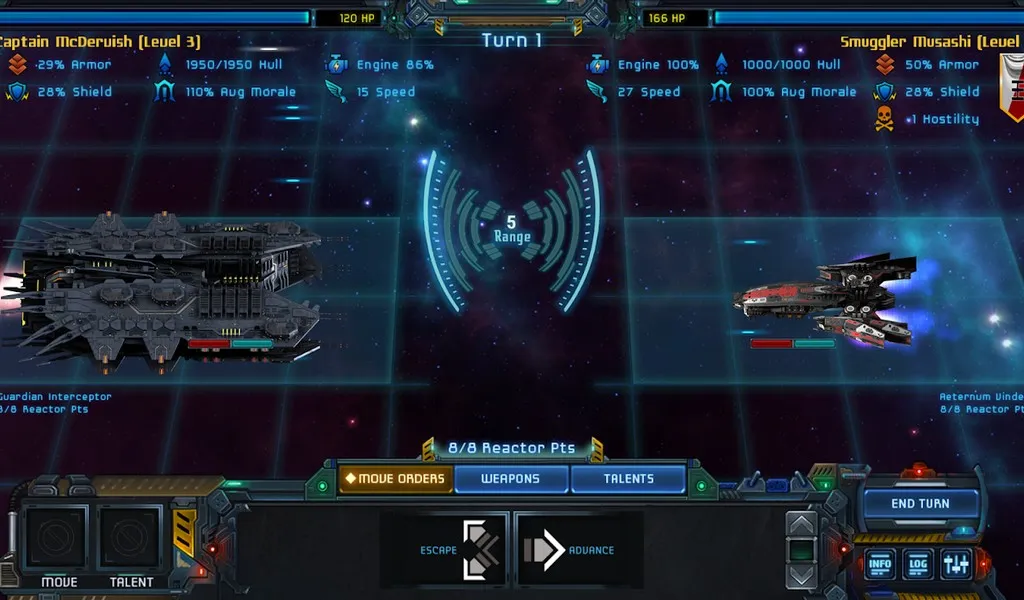Open the Talents tab
The image size is (1024, 600).
click(x=628, y=479)
